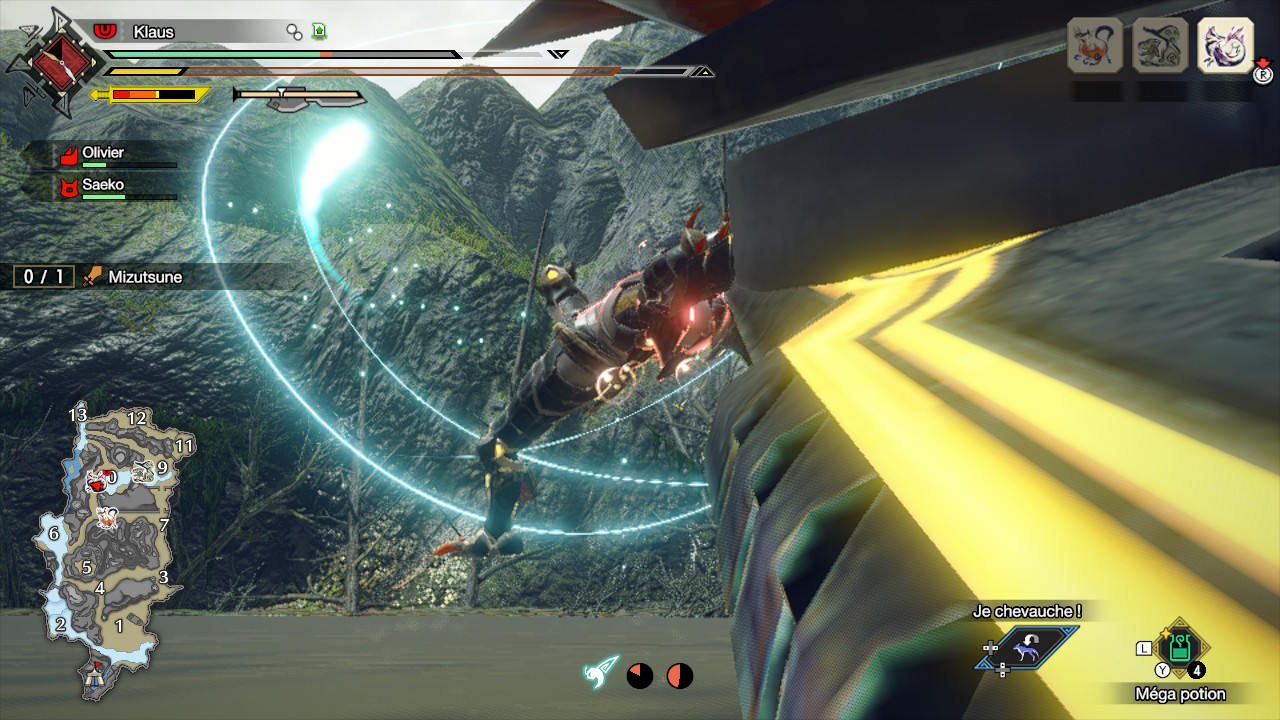
Task: Click the wirebug icon in the bottom bar
Action: click(602, 674)
